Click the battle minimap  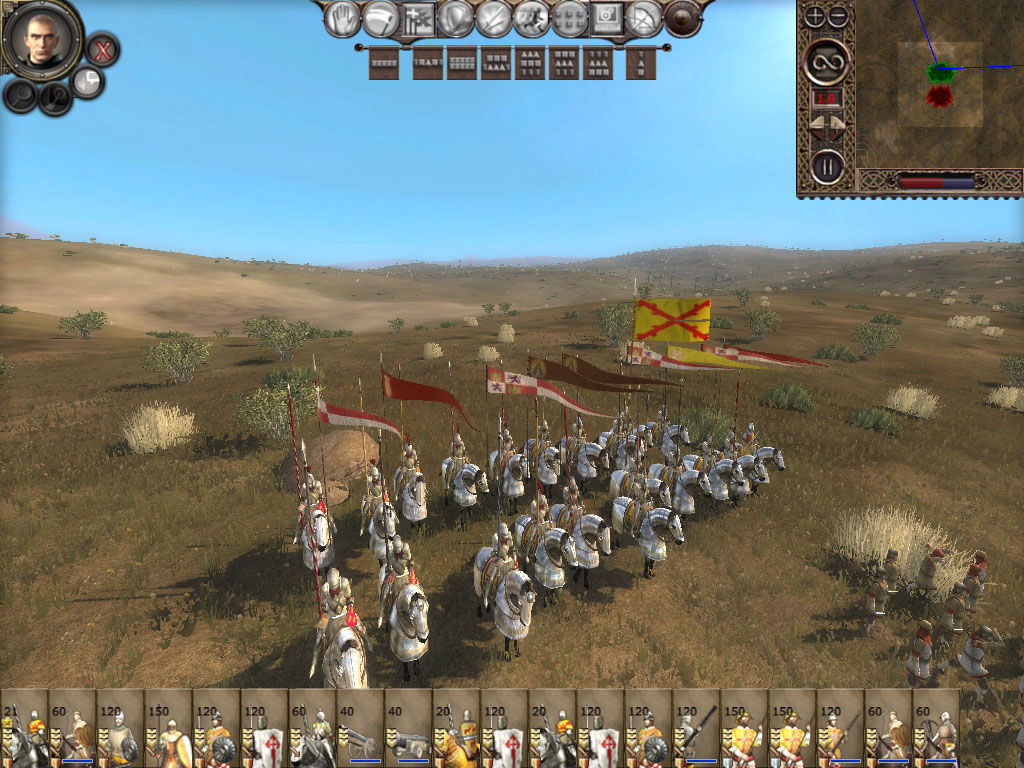[x=938, y=84]
